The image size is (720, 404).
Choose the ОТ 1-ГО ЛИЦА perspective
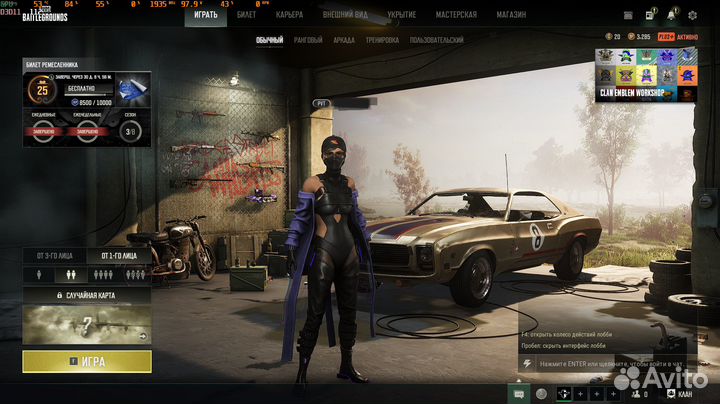[x=118, y=256]
